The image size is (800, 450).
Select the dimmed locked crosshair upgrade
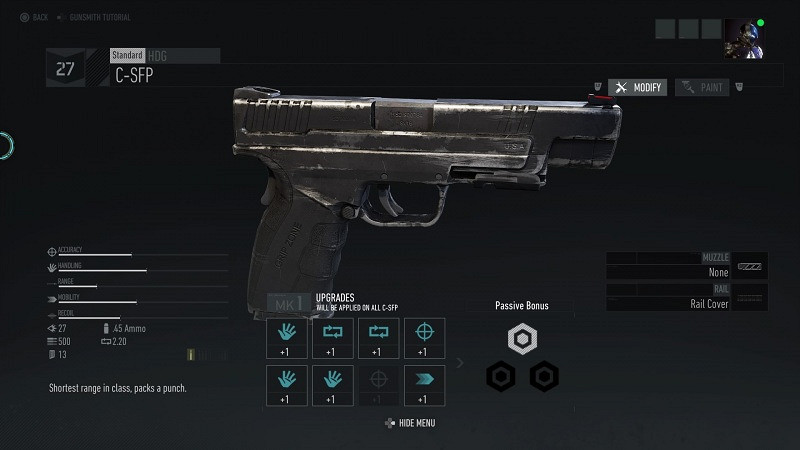click(x=378, y=385)
